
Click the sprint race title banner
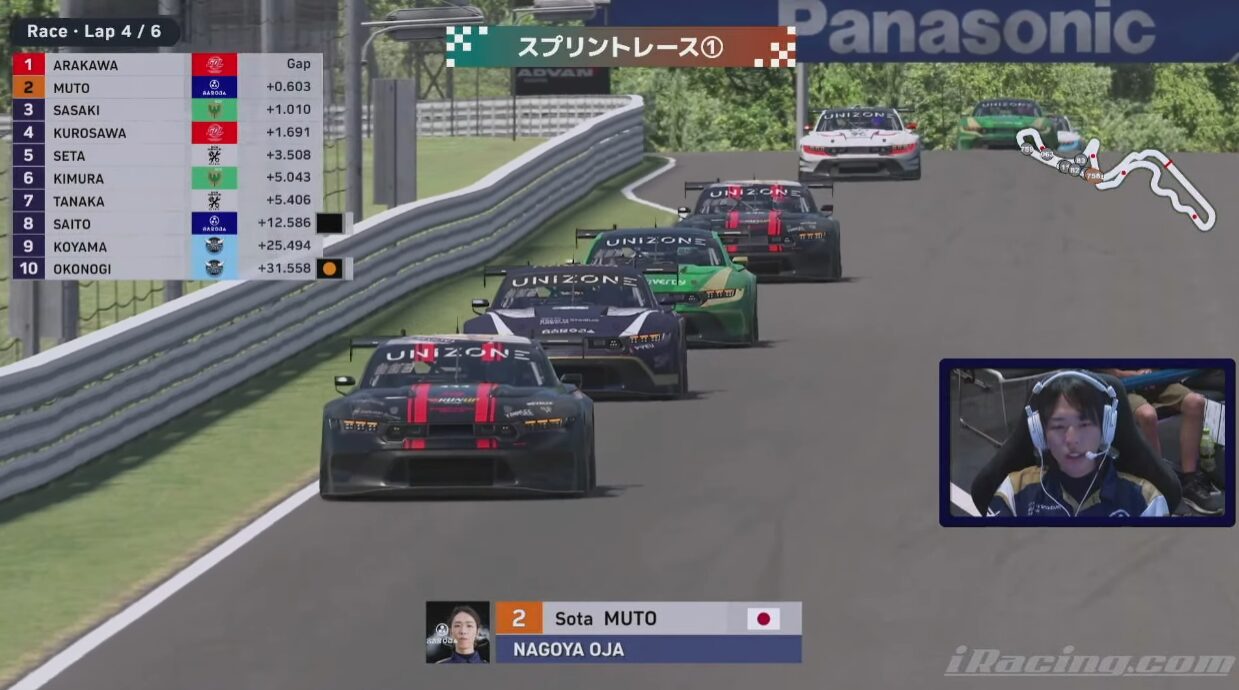pyautogui.click(x=620, y=47)
